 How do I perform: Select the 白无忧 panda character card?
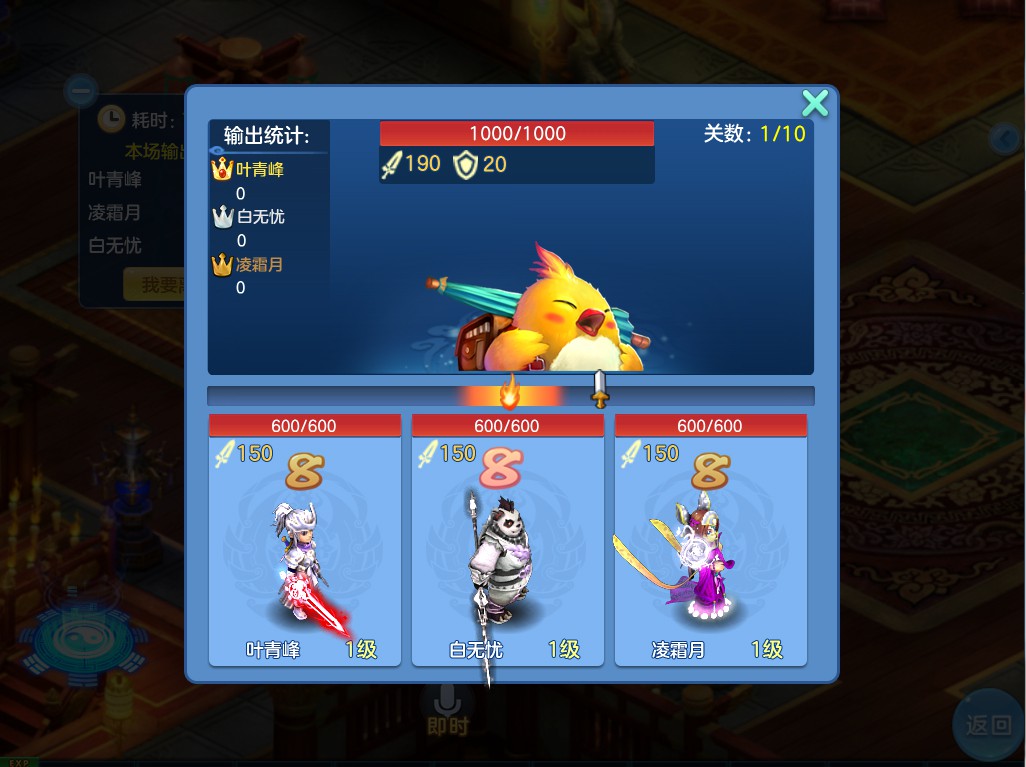[508, 540]
